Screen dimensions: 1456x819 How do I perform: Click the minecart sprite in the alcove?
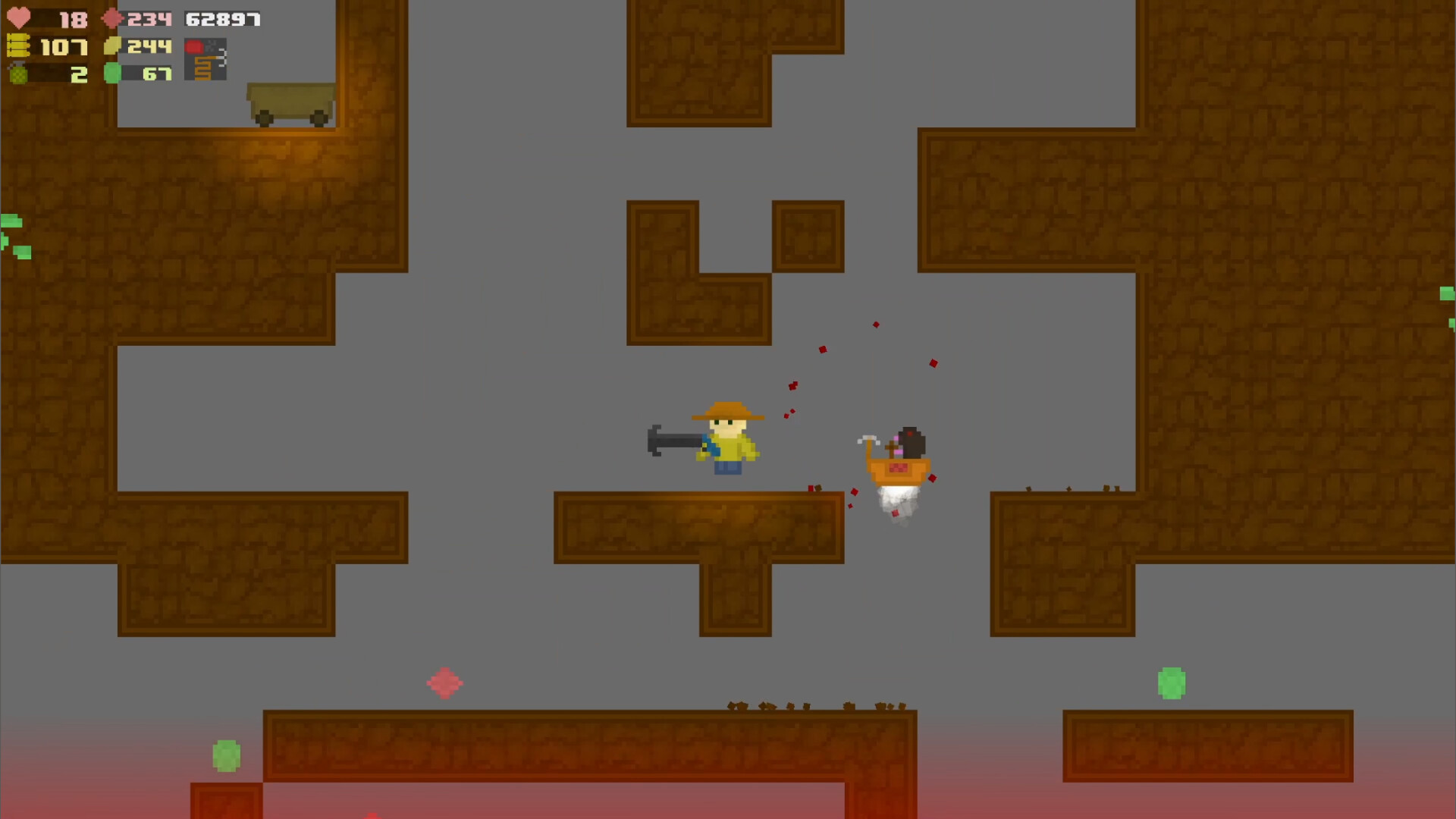(290, 103)
